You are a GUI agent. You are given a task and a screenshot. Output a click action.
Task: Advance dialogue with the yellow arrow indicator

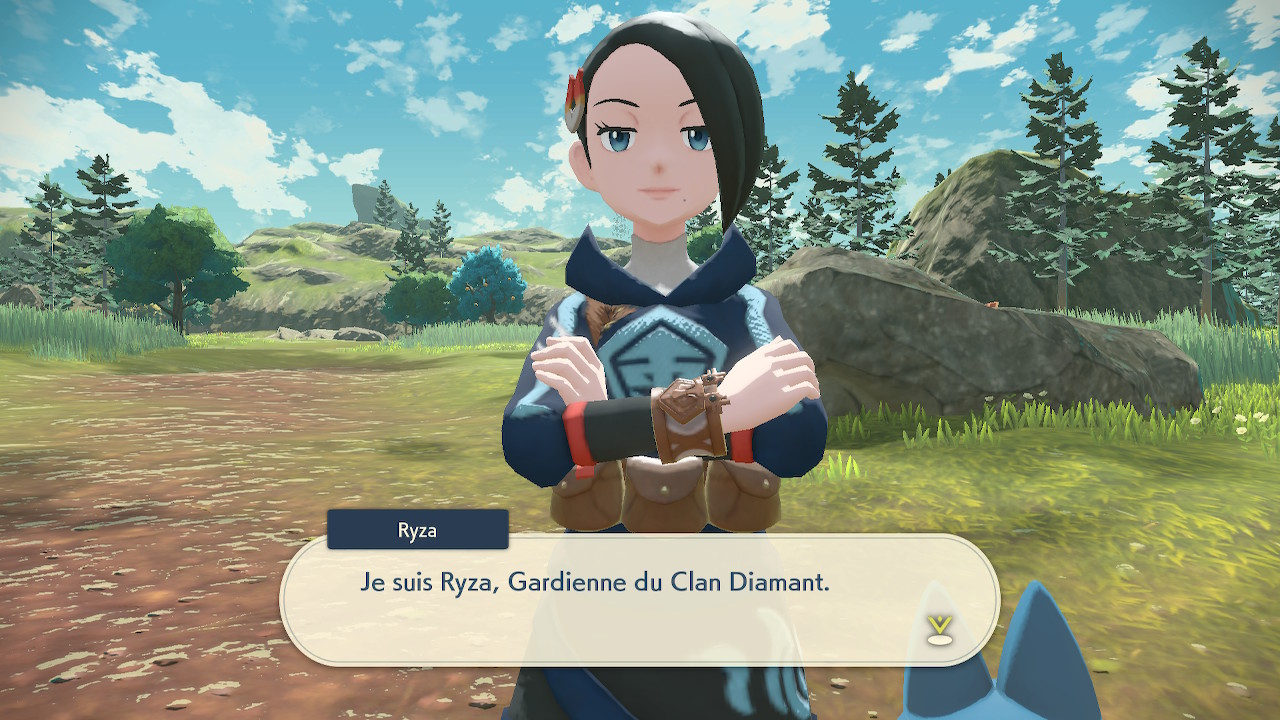point(937,628)
